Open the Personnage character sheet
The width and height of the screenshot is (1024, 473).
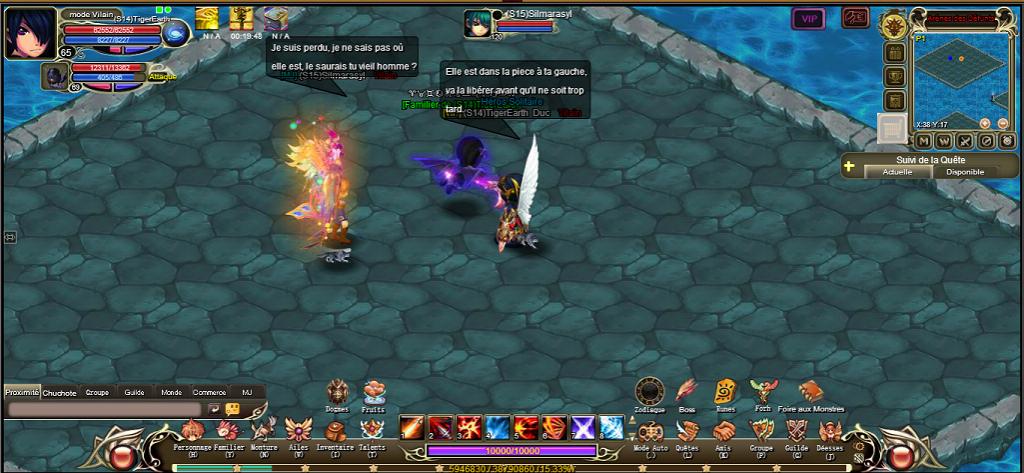tap(193, 431)
